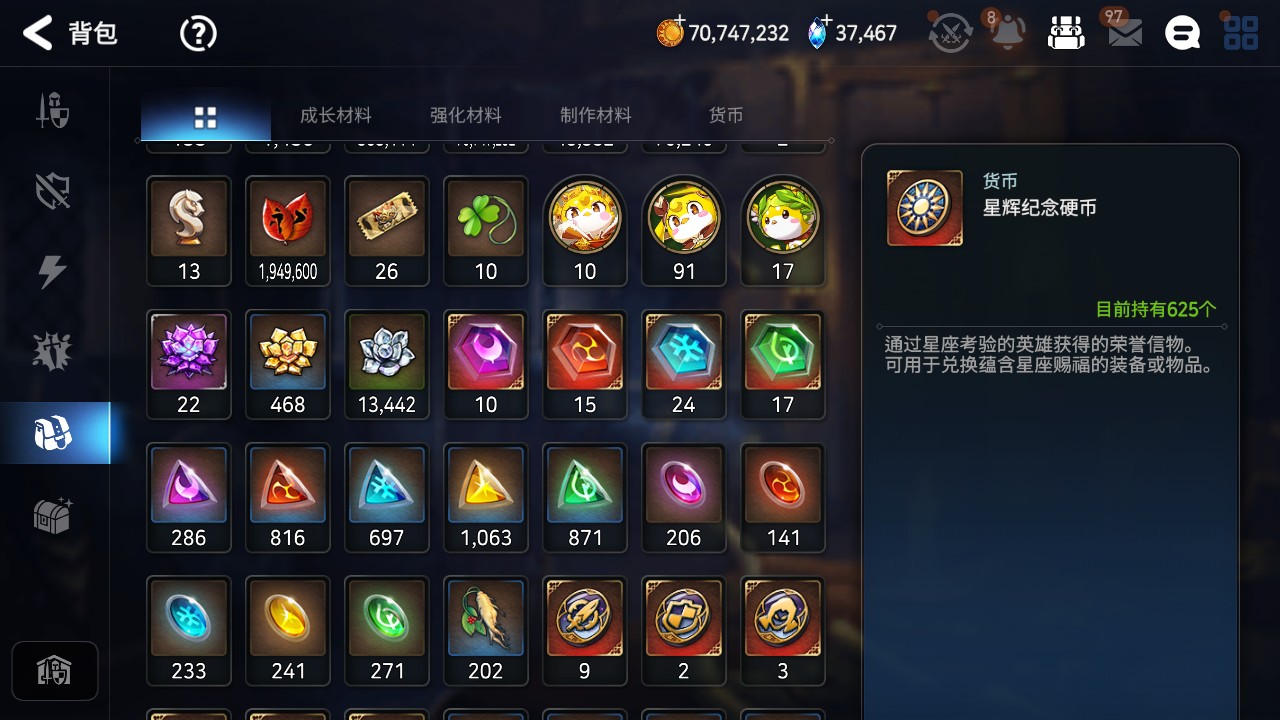The image size is (1280, 720).
Task: Switch to the 强化材料 tab
Action: coord(465,116)
